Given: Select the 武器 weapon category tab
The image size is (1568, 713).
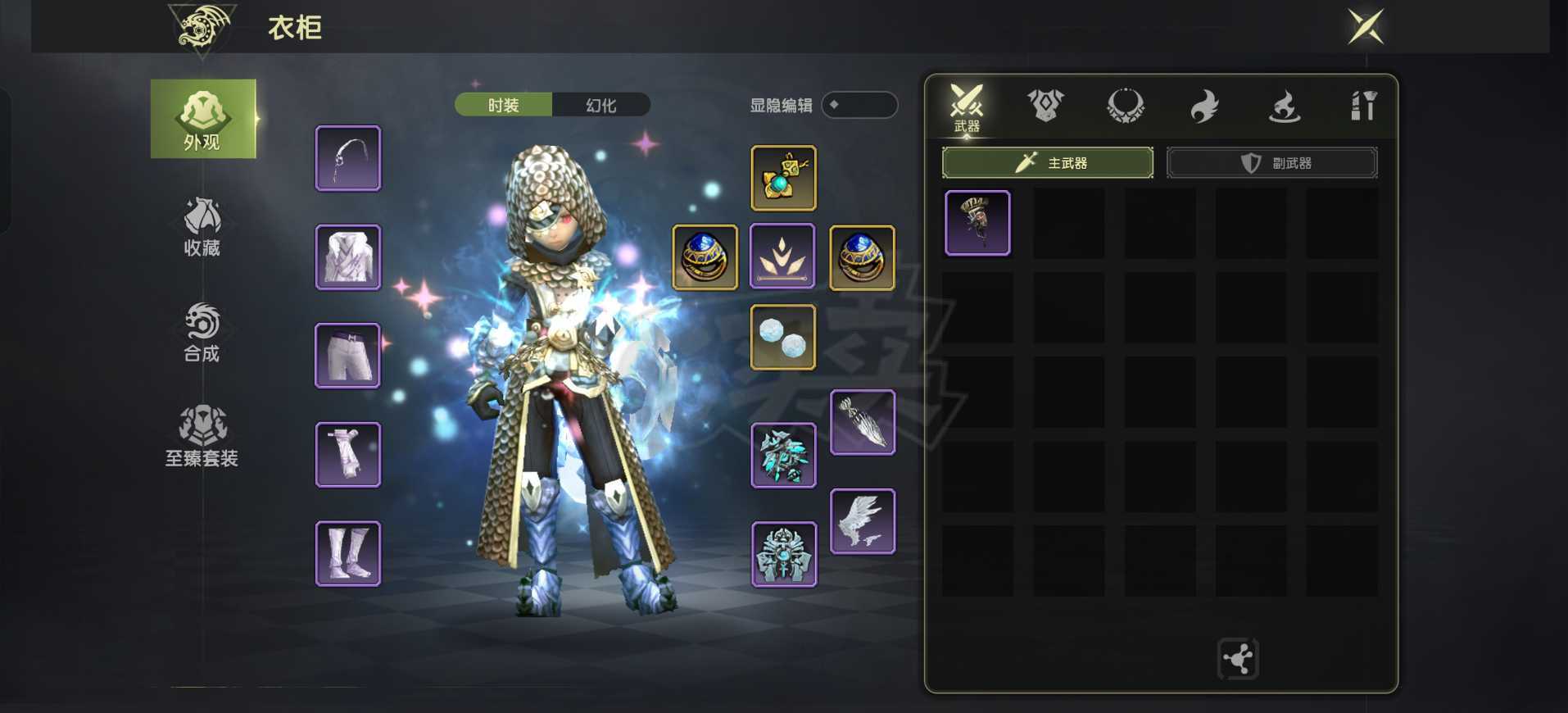Looking at the screenshot, I should (x=966, y=107).
